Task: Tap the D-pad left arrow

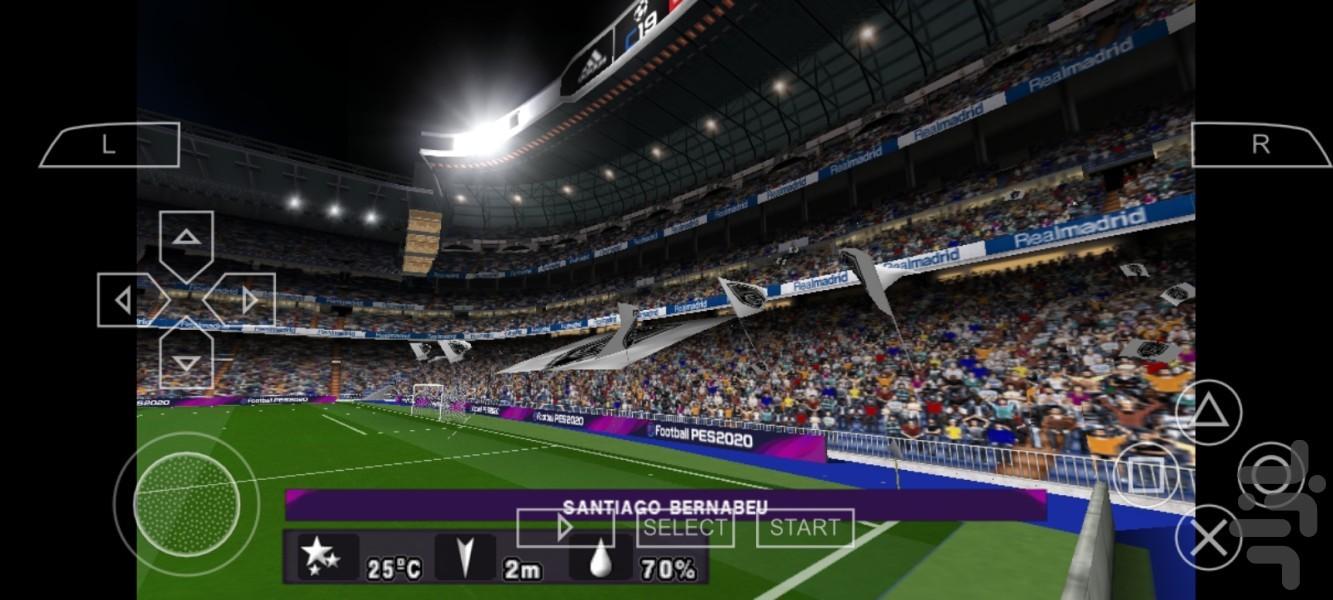Action: [x=126, y=300]
